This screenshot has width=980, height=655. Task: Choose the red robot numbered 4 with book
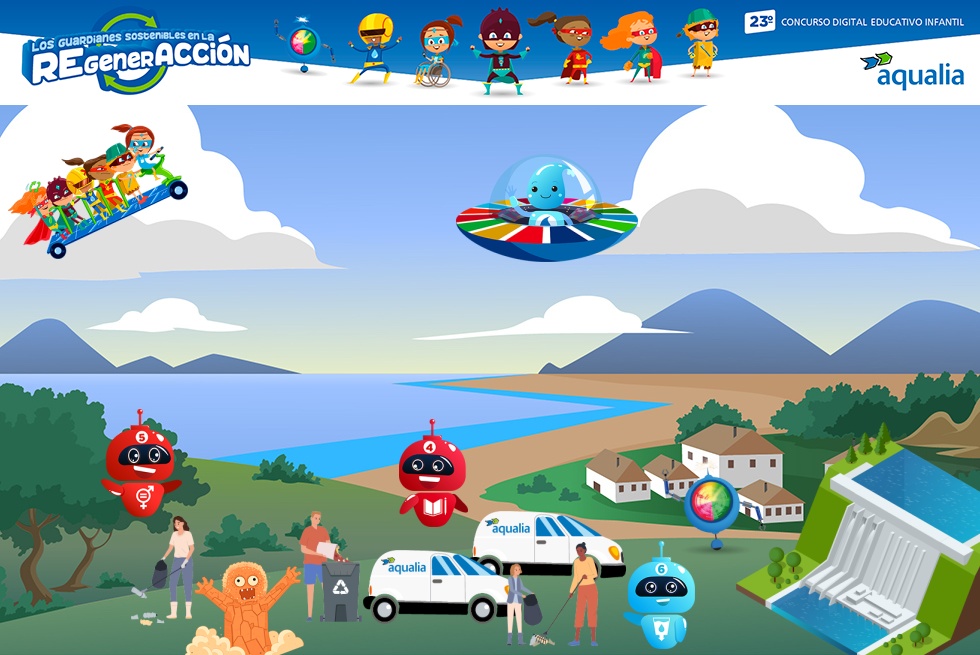[x=432, y=475]
